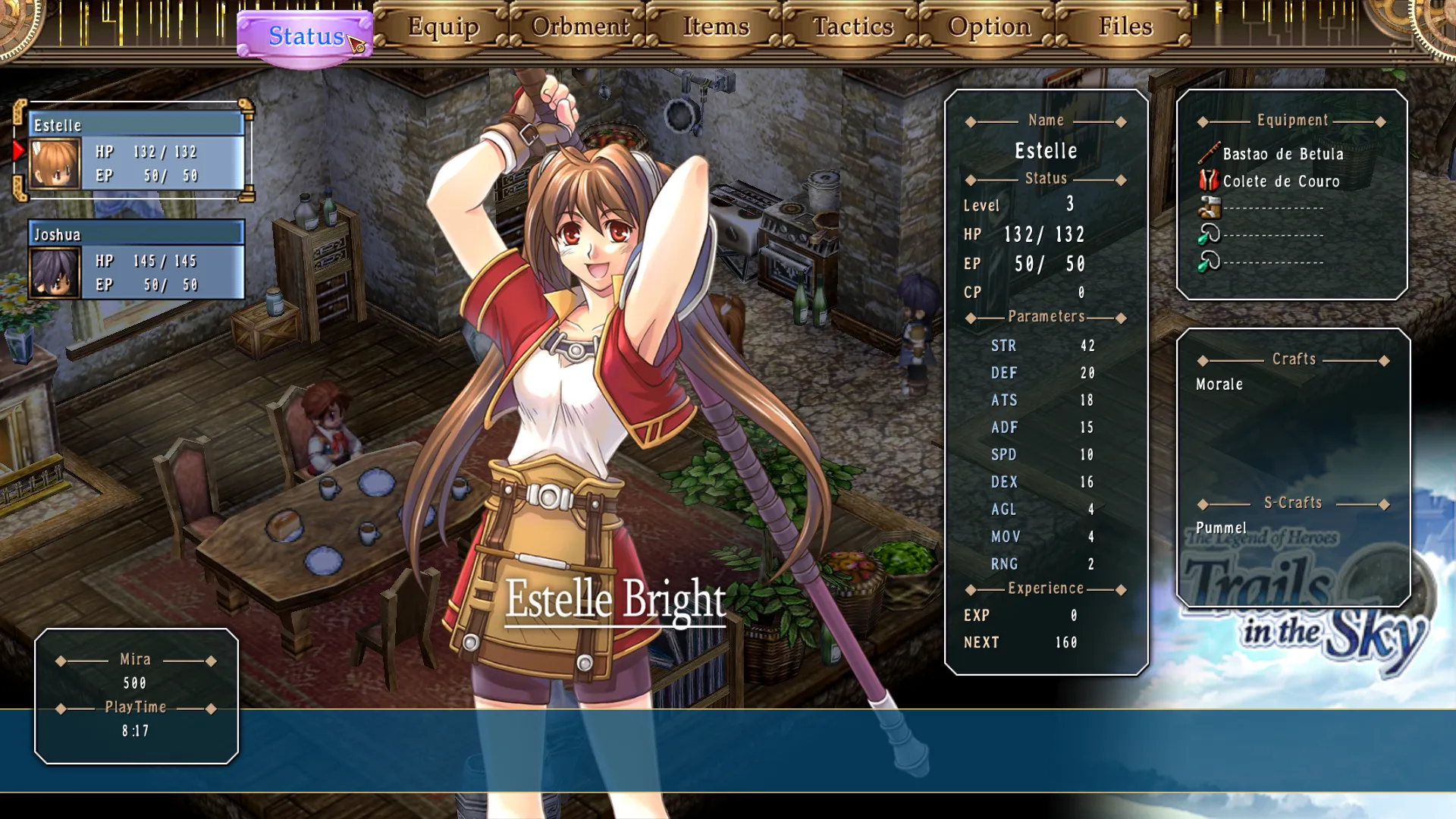
Task: Open the Option menu
Action: tap(989, 27)
